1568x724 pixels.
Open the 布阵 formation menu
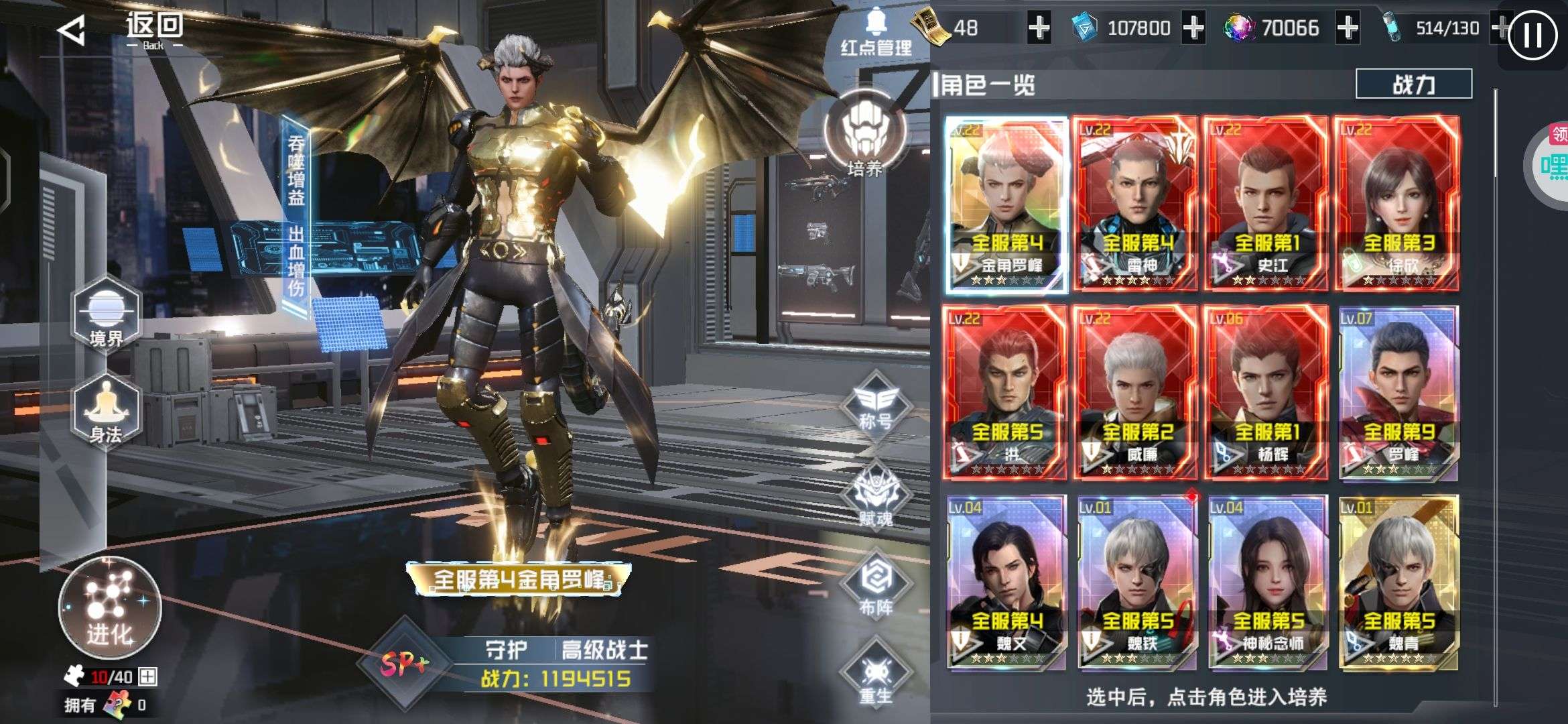(876, 587)
